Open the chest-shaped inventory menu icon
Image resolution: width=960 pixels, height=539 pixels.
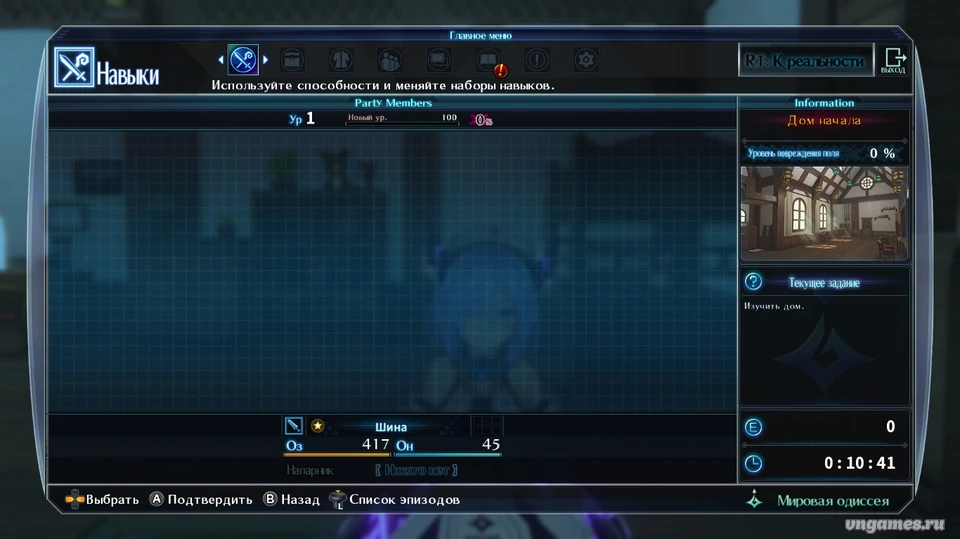click(x=292, y=60)
